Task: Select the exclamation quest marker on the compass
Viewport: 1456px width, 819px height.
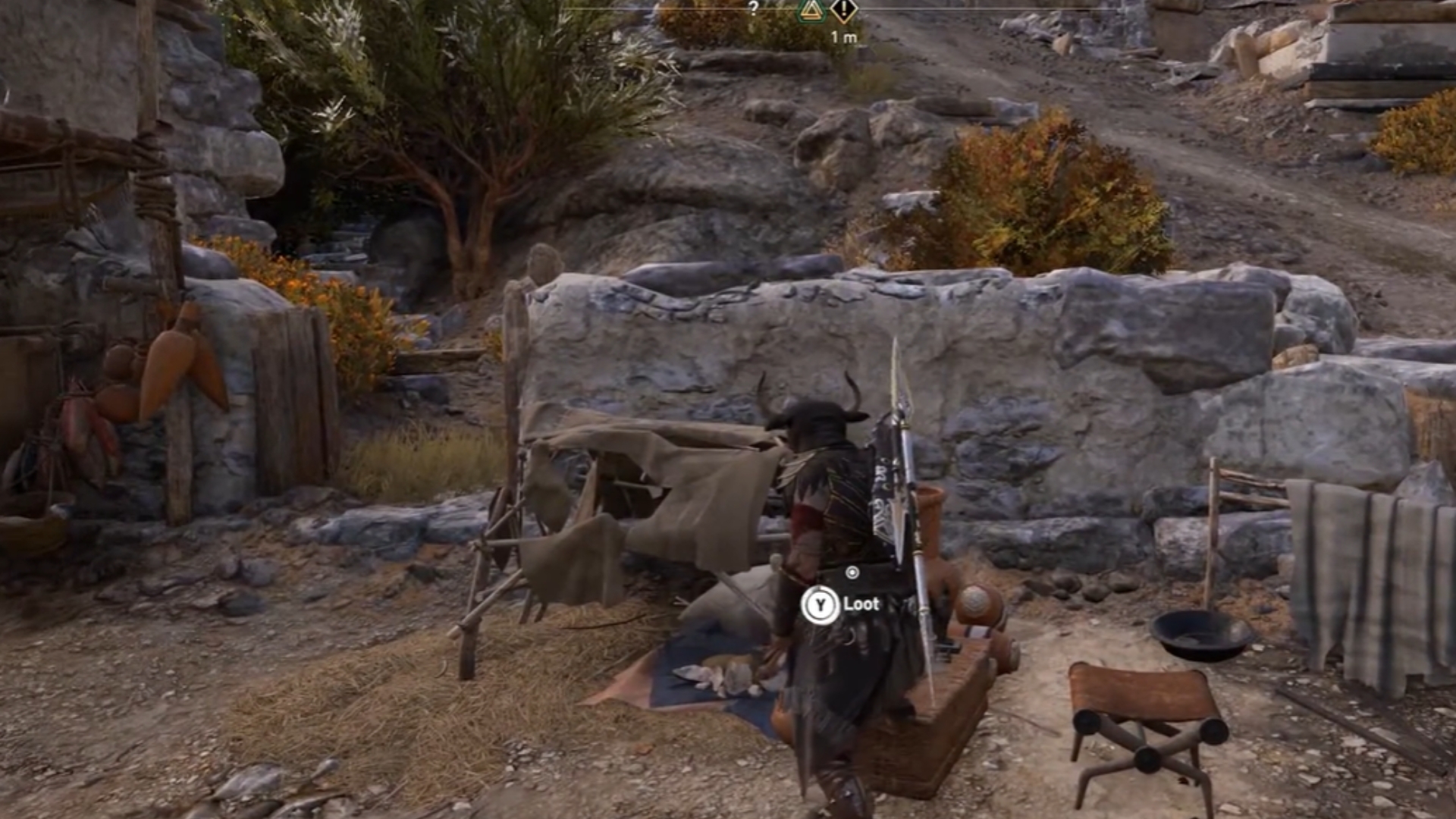Action: pyautogui.click(x=843, y=11)
